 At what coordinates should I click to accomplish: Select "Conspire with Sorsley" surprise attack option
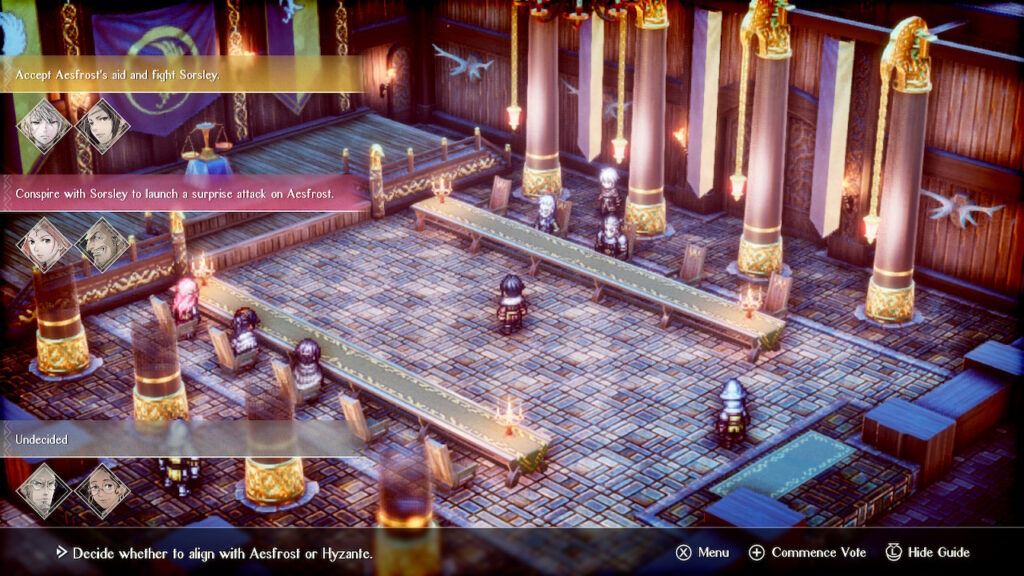pyautogui.click(x=175, y=193)
